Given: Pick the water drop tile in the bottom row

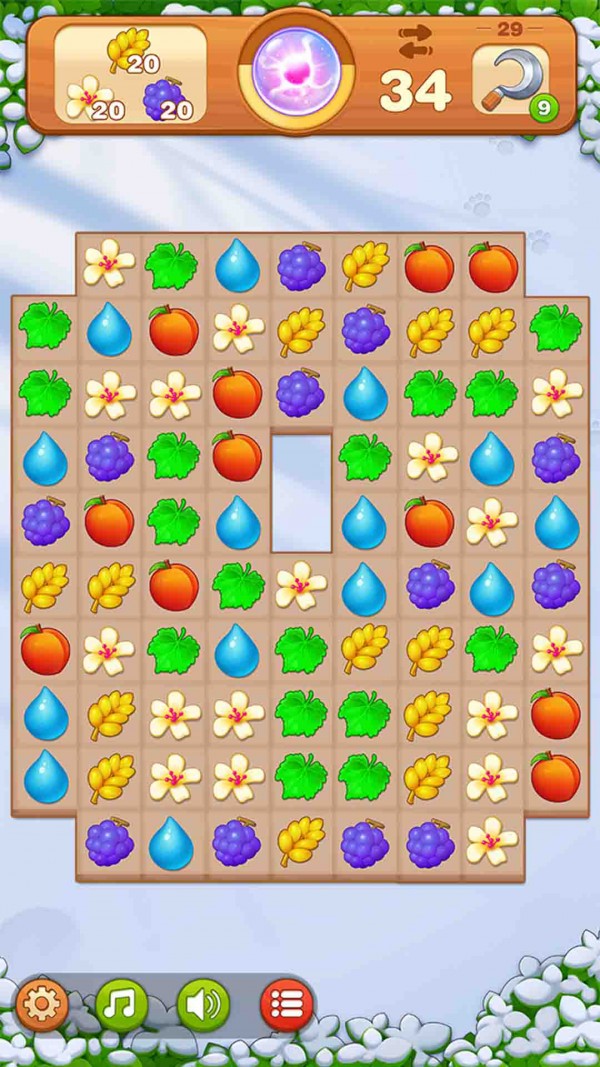Looking at the screenshot, I should coord(171,843).
